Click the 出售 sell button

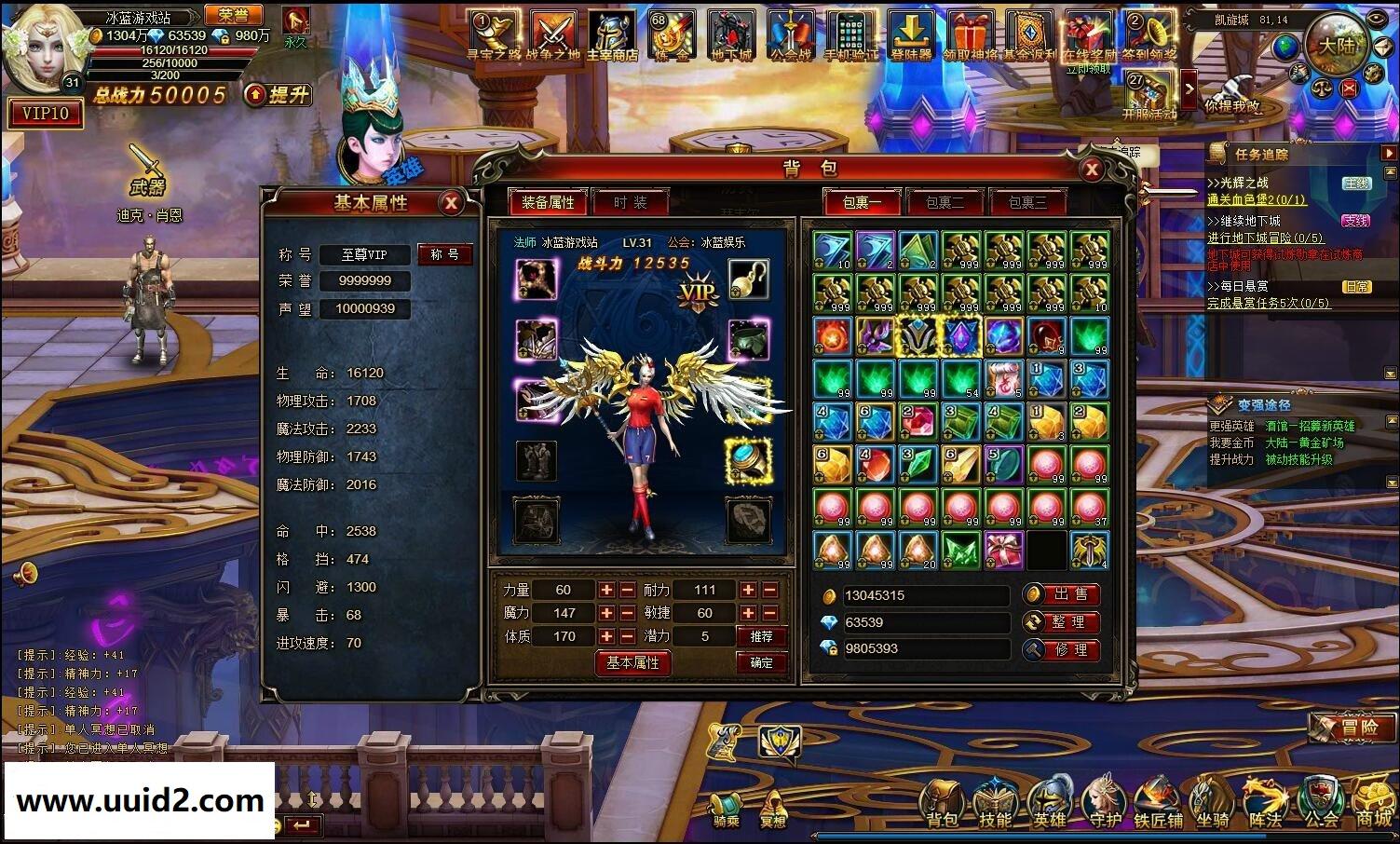1061,594
